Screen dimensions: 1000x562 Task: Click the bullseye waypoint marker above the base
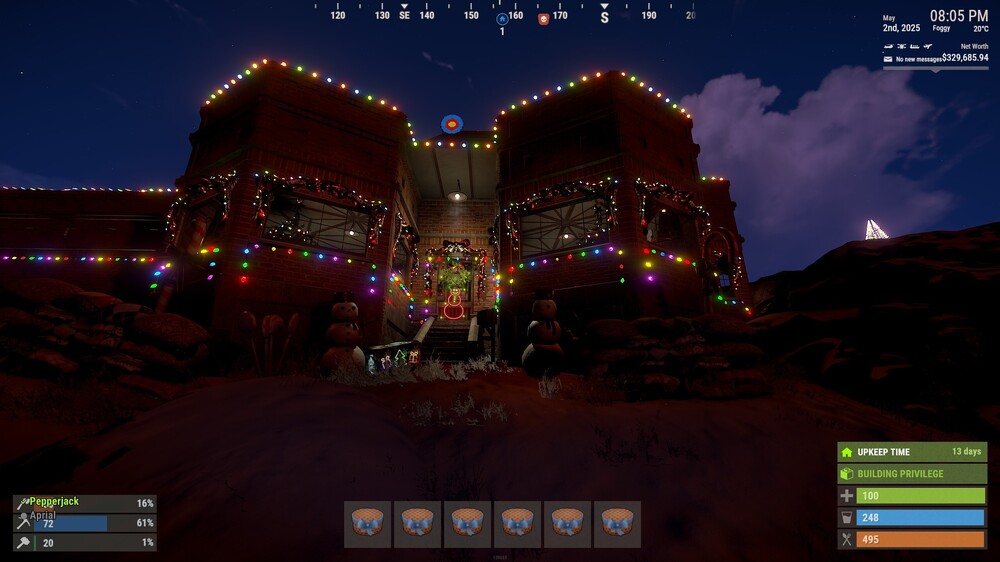[x=452, y=124]
